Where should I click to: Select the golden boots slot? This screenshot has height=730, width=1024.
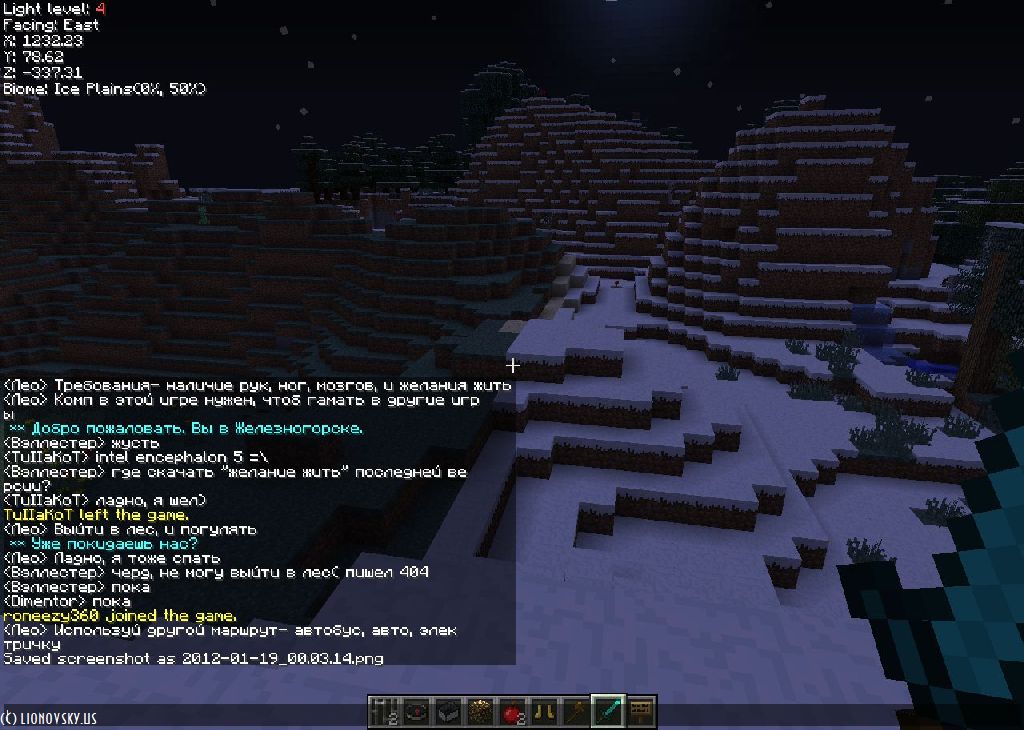click(543, 711)
